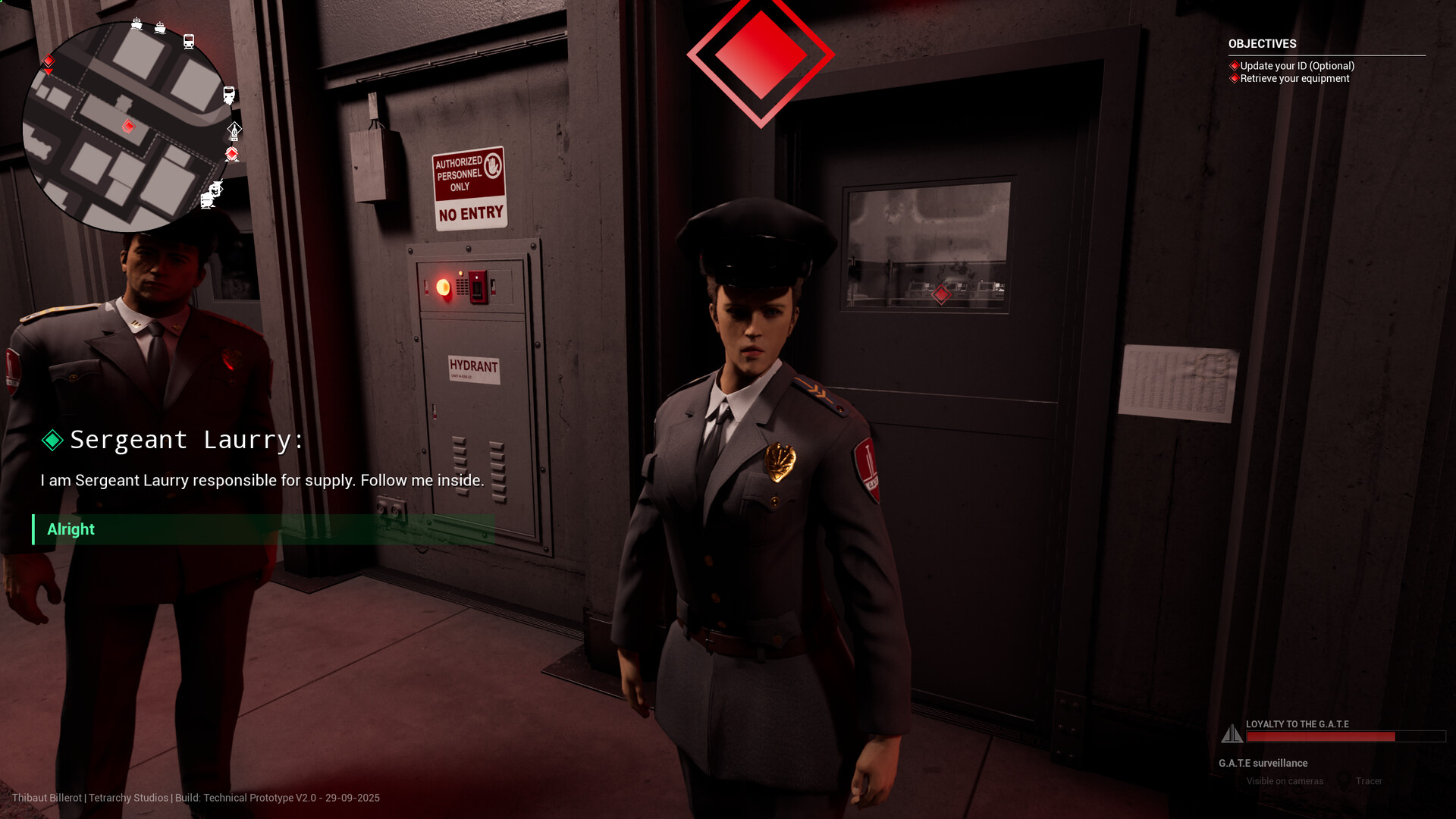Select the Retrieve your equipment objective

1291,78
